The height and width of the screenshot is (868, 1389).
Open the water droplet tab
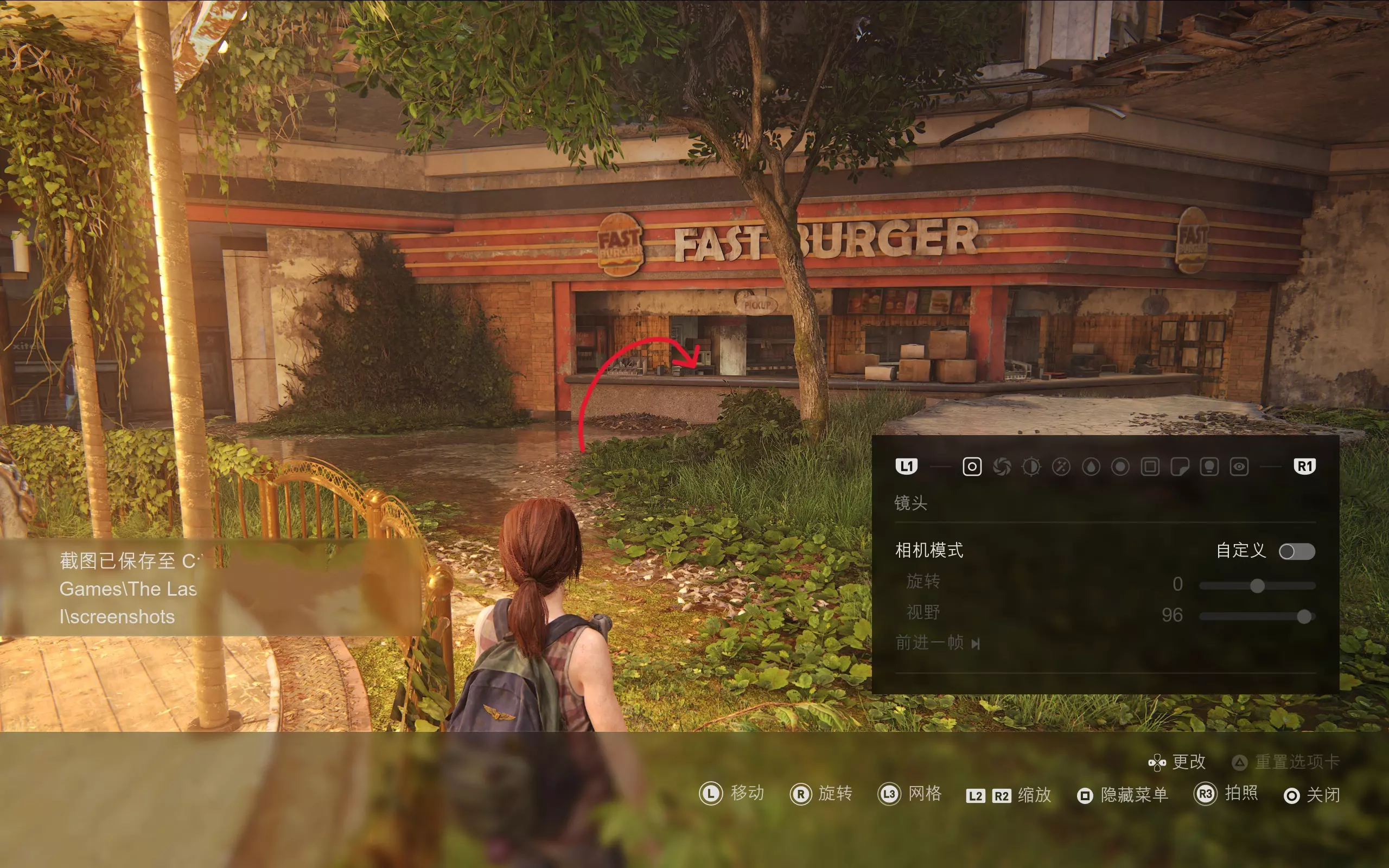point(1091,467)
